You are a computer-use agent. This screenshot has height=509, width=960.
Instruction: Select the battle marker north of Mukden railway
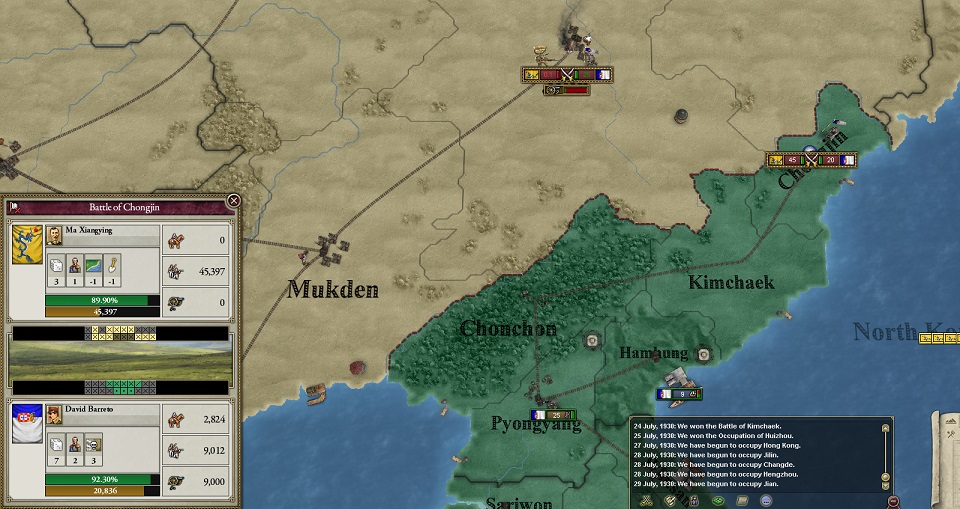(x=566, y=74)
